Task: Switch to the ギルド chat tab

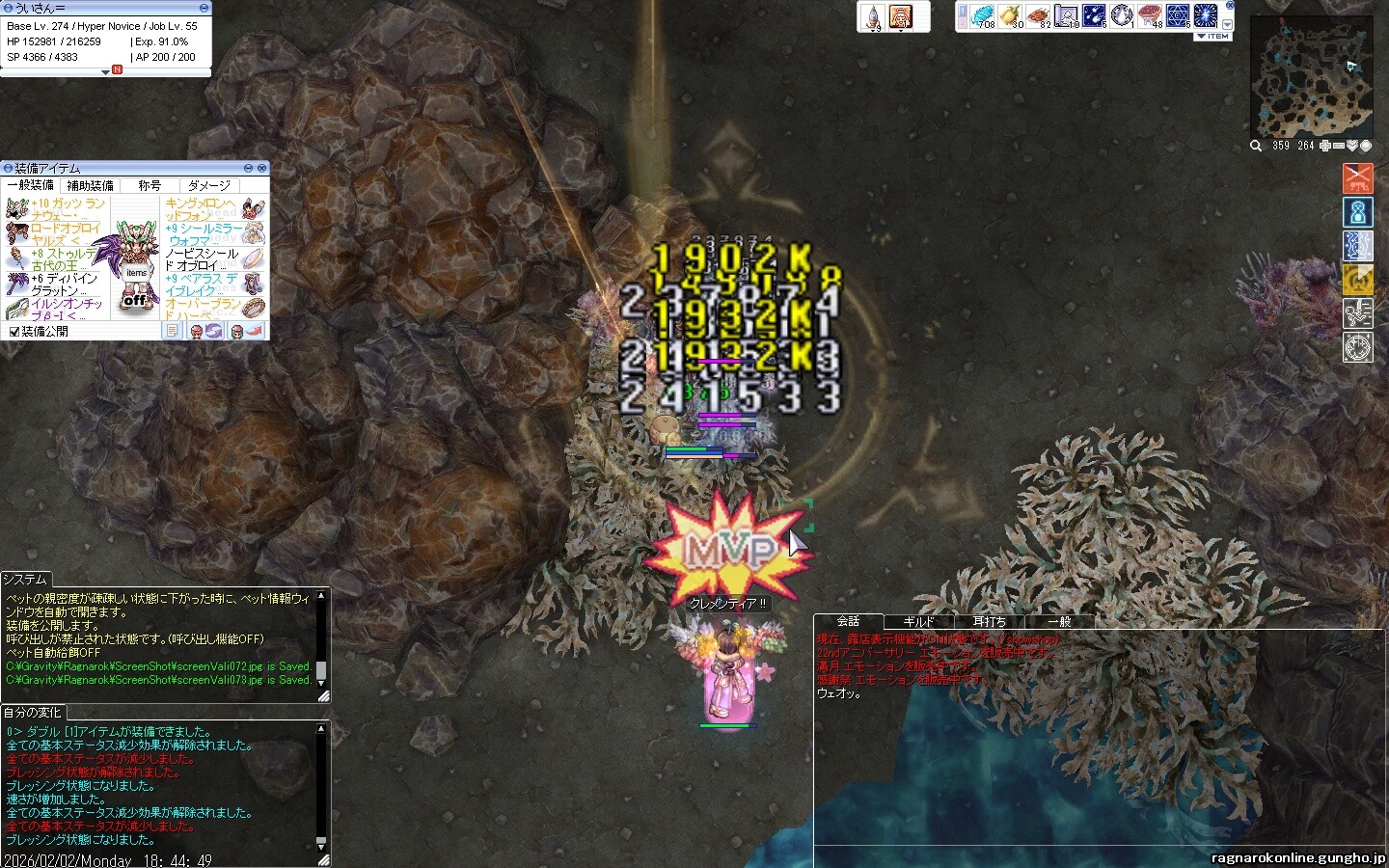Action: point(918,622)
